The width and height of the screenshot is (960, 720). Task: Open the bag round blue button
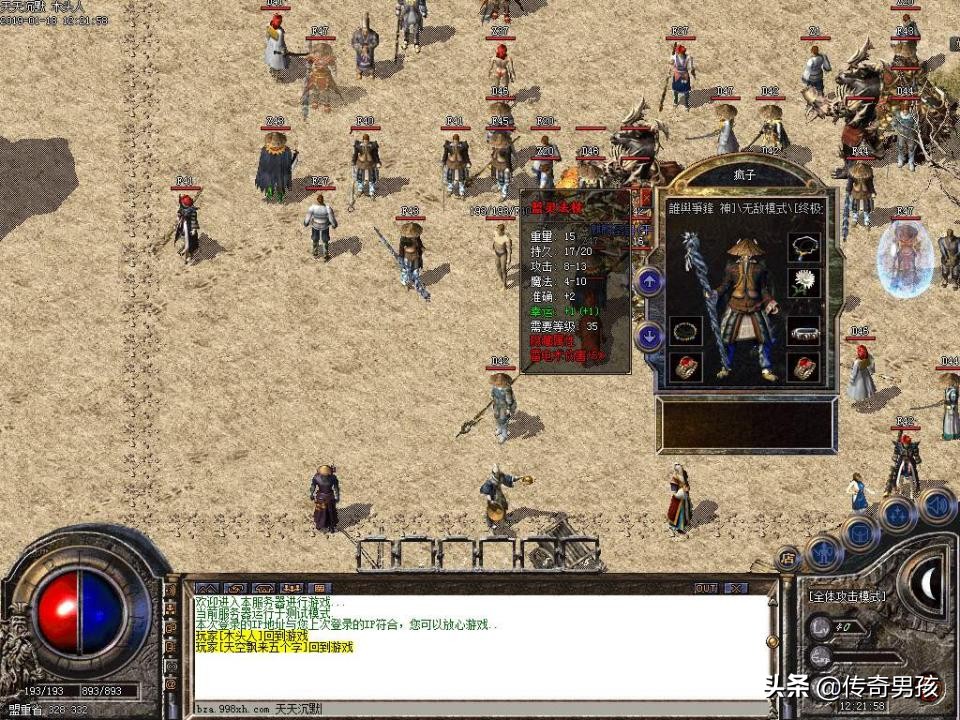(x=860, y=531)
